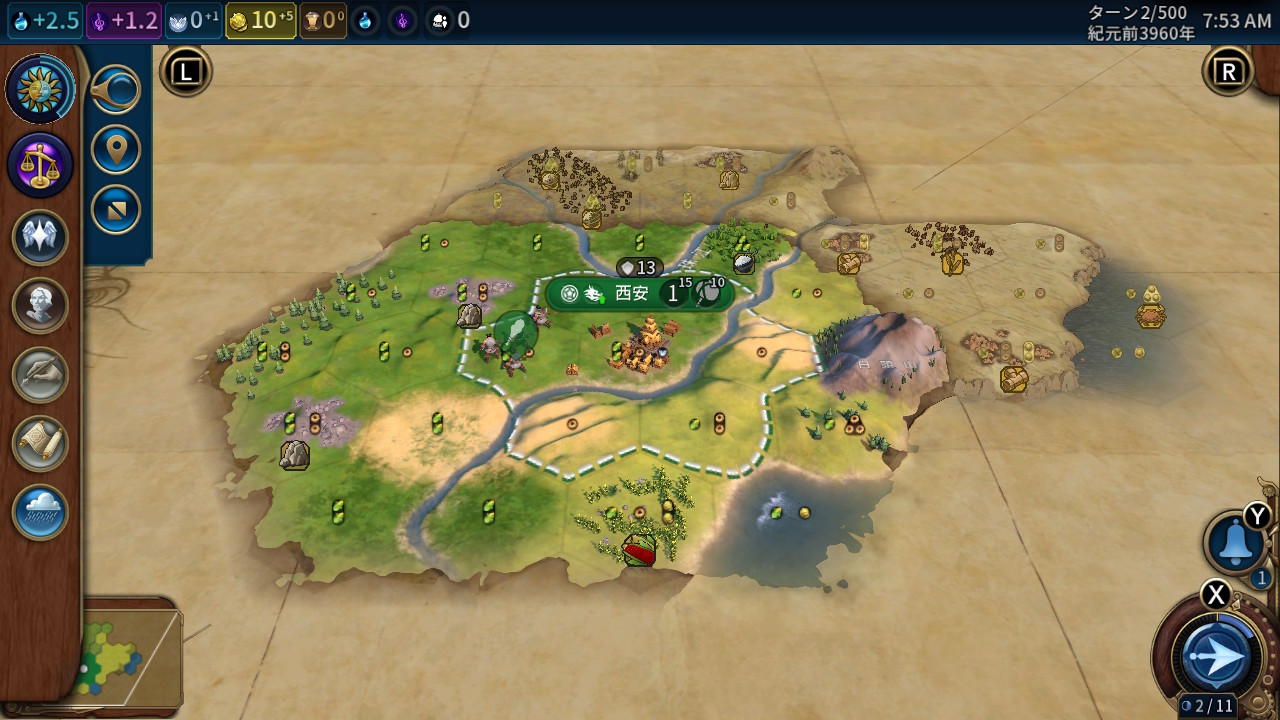
Task: Open the notification bell
Action: click(x=1235, y=543)
